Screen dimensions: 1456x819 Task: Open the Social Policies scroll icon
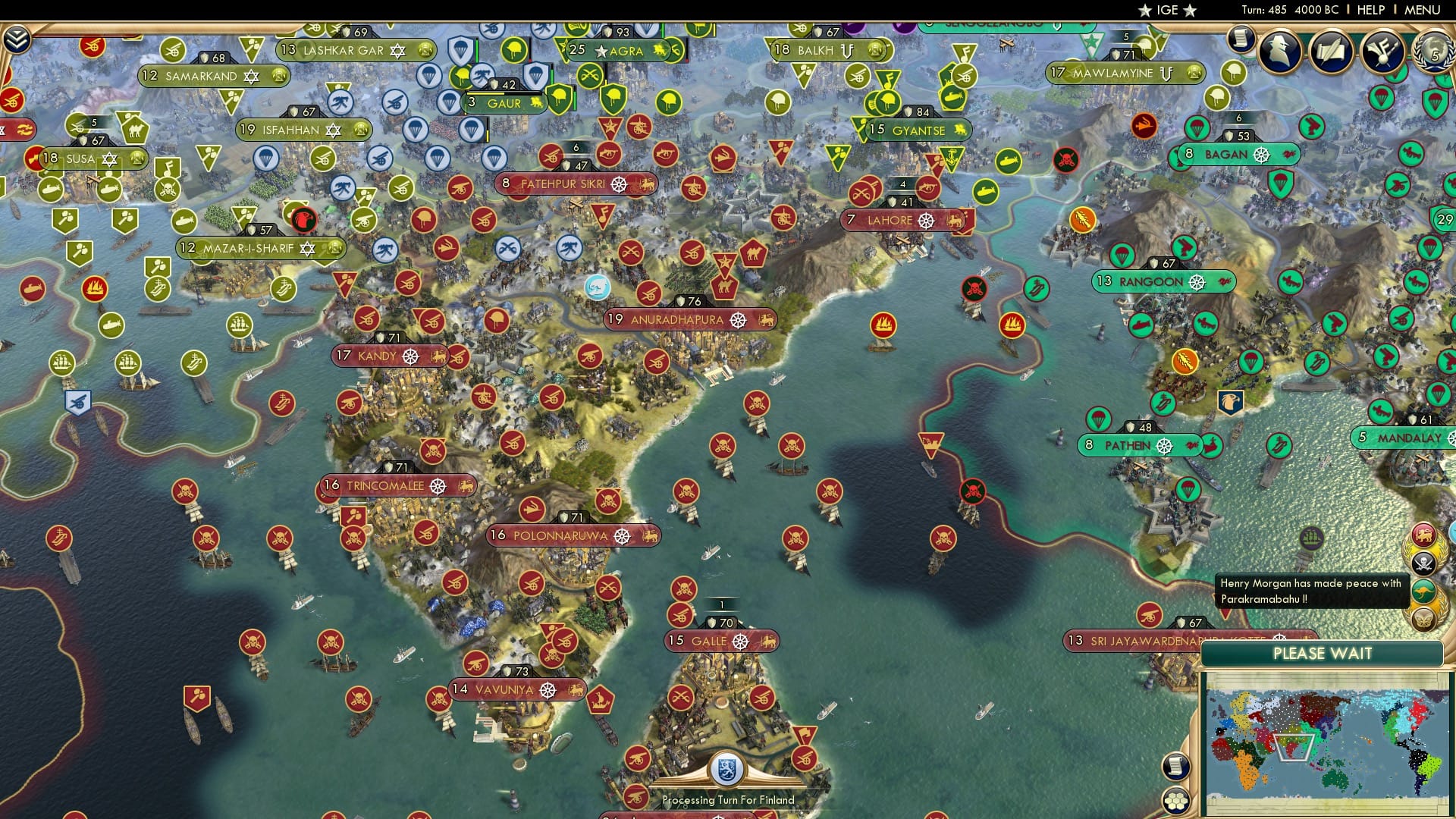(1332, 51)
